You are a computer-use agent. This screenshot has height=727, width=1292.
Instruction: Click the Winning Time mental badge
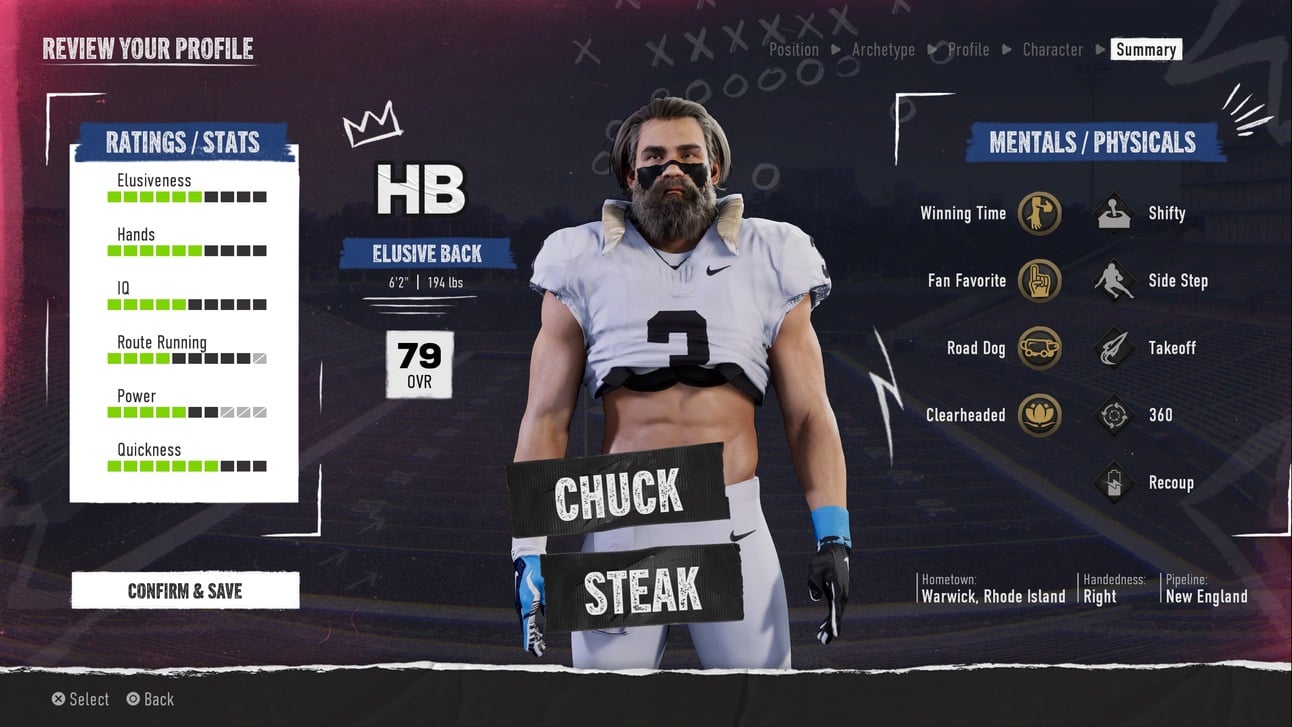tap(1039, 213)
